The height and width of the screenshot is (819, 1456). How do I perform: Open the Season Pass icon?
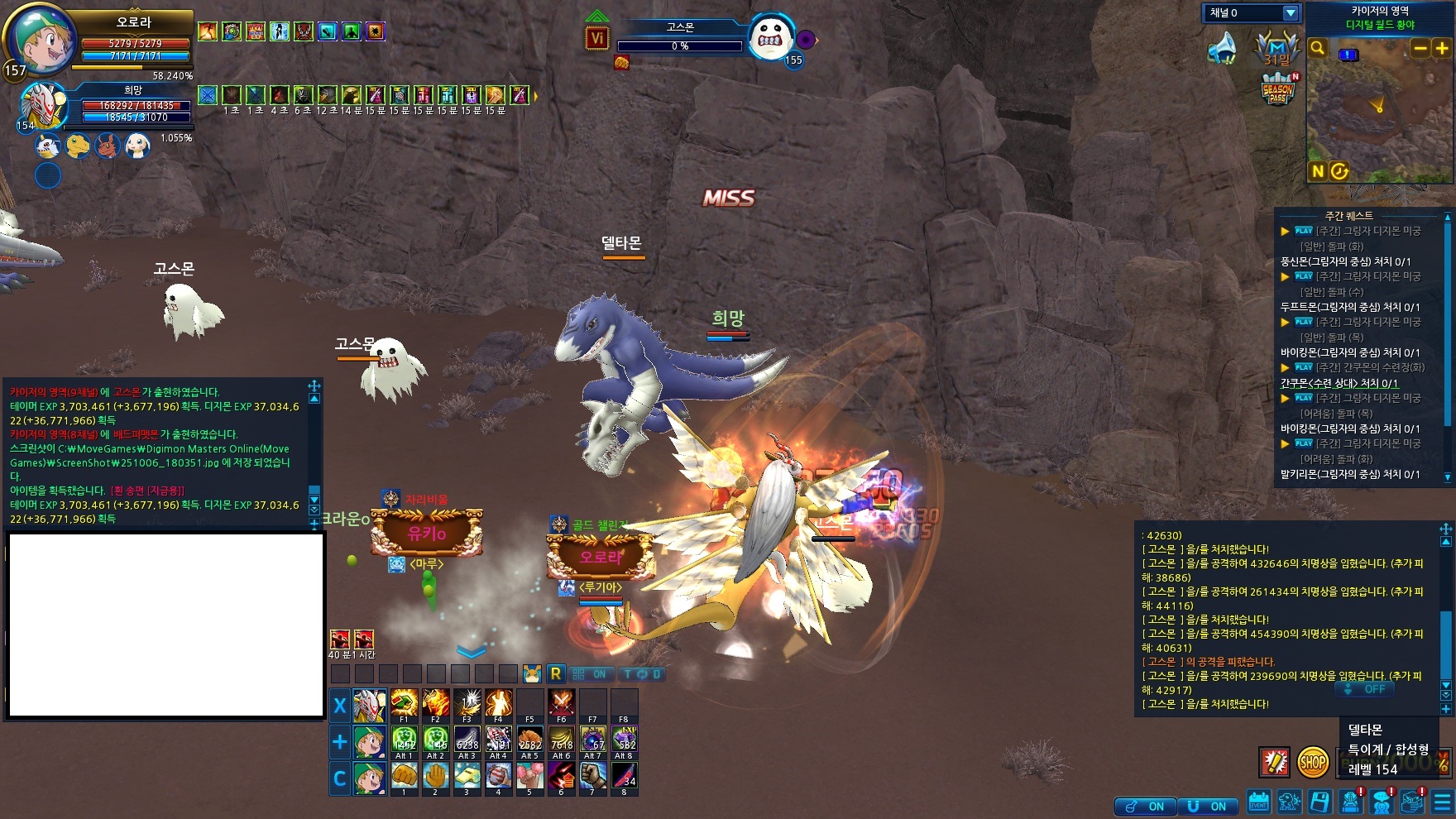(x=1277, y=89)
